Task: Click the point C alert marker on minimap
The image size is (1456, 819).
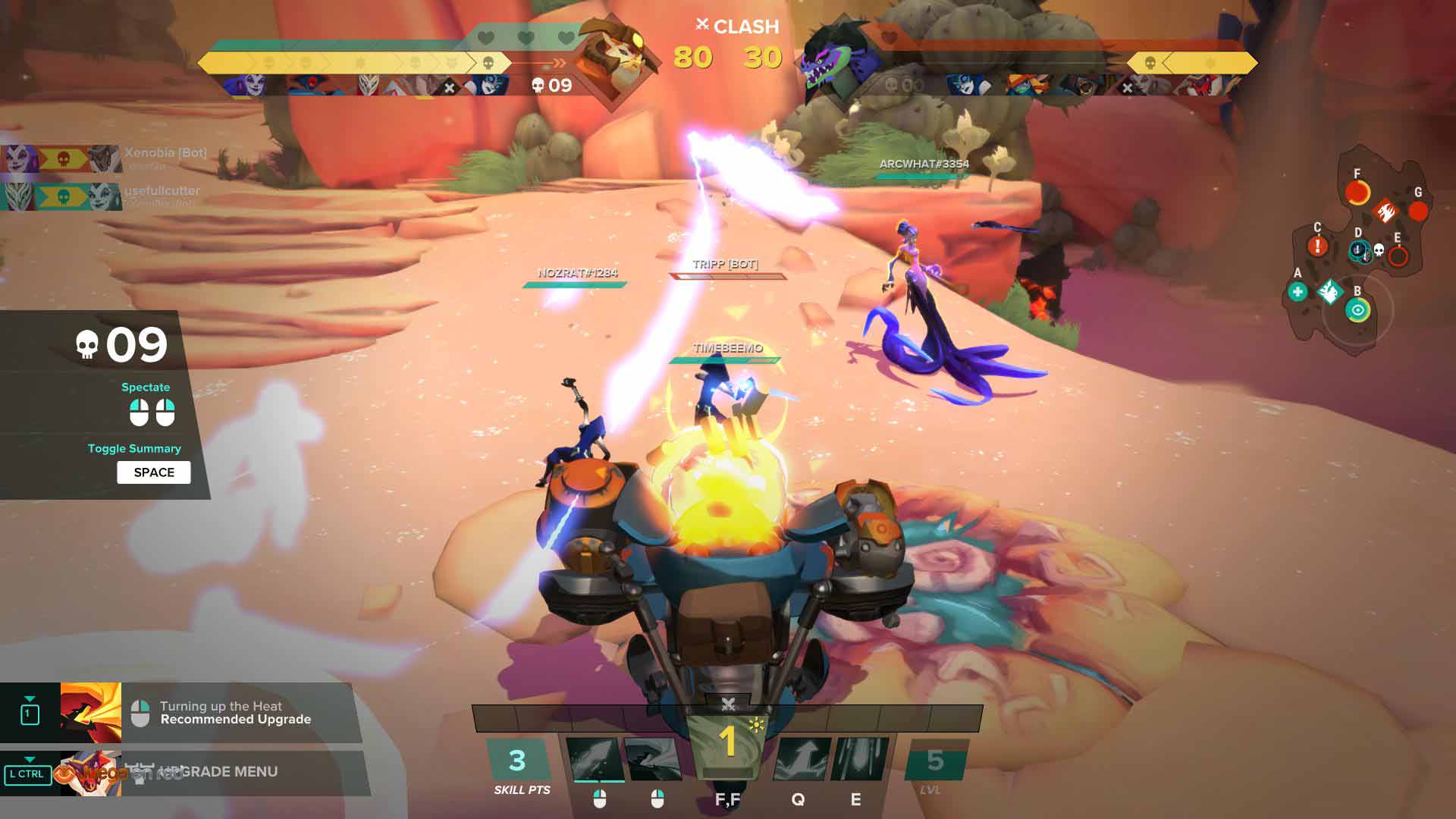Action: tap(1317, 246)
